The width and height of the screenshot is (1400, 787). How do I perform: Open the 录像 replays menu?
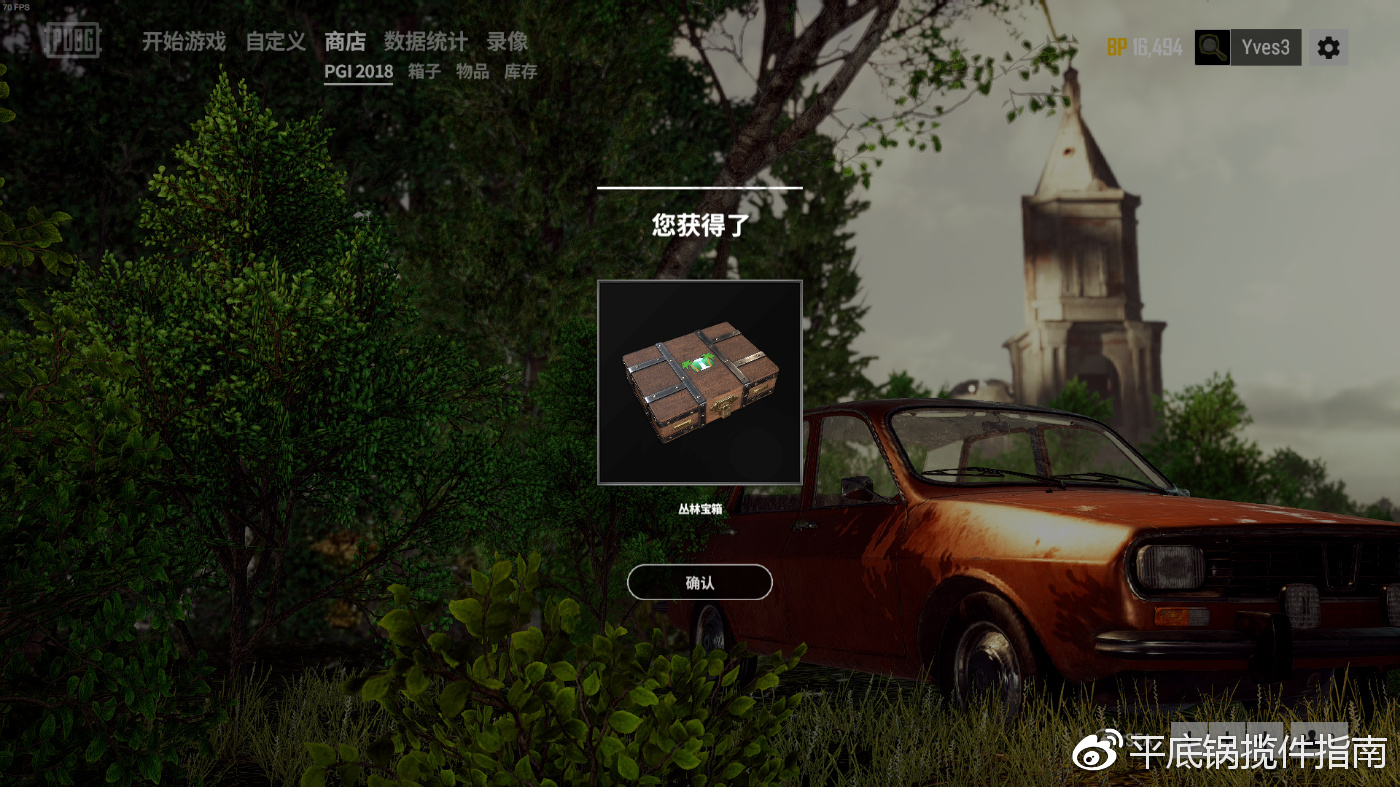(x=507, y=42)
